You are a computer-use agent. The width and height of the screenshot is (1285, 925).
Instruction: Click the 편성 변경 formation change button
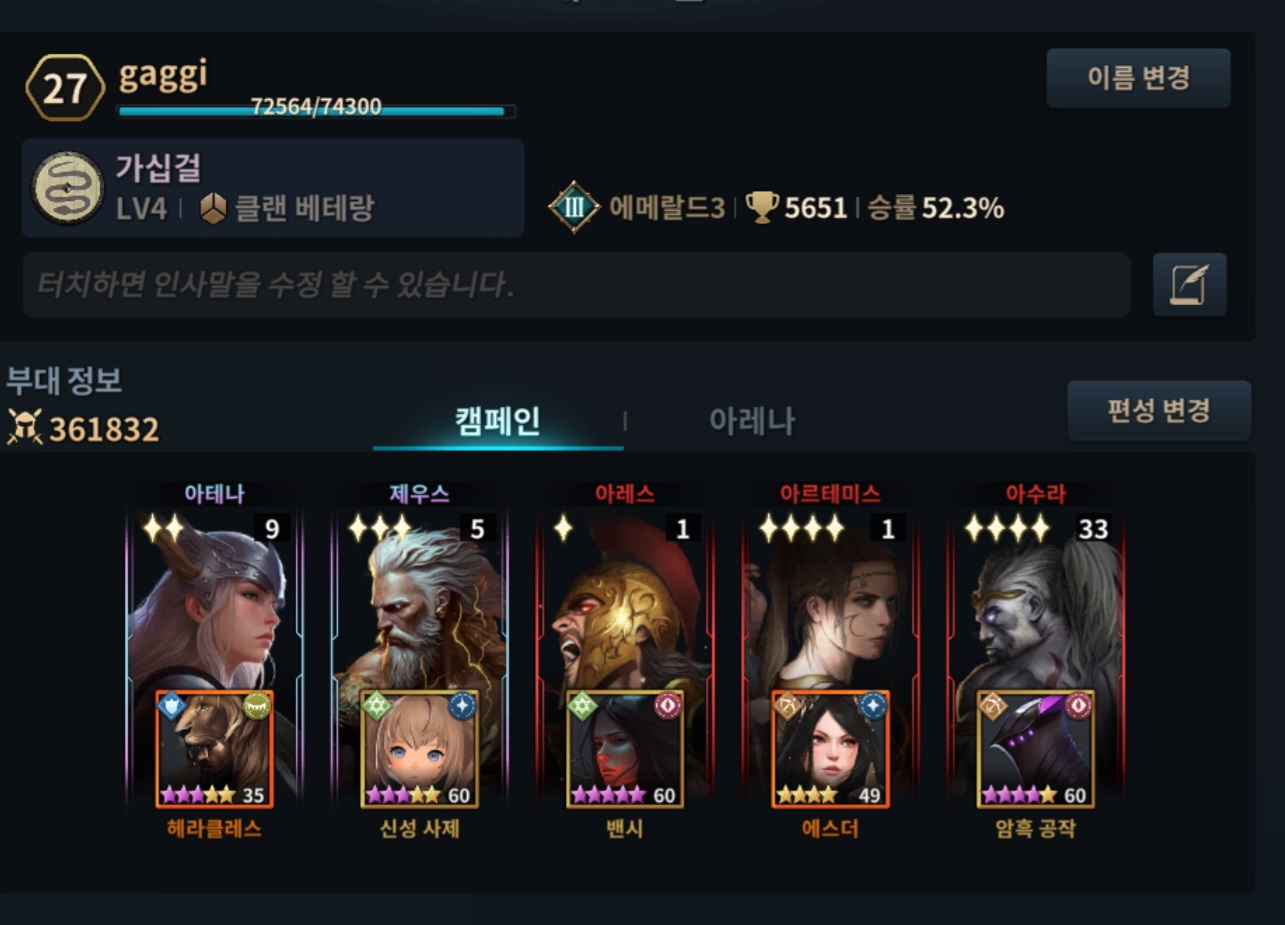tap(1158, 410)
